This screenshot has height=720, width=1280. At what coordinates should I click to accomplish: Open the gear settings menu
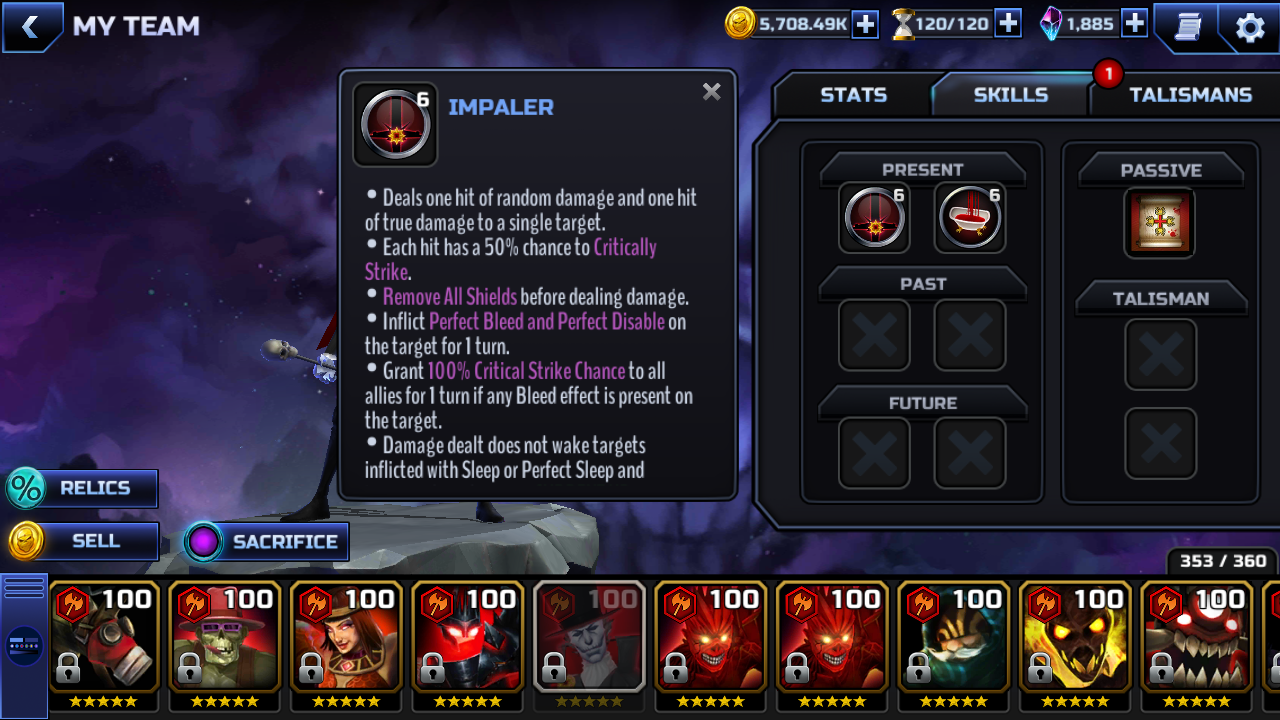tap(1249, 27)
